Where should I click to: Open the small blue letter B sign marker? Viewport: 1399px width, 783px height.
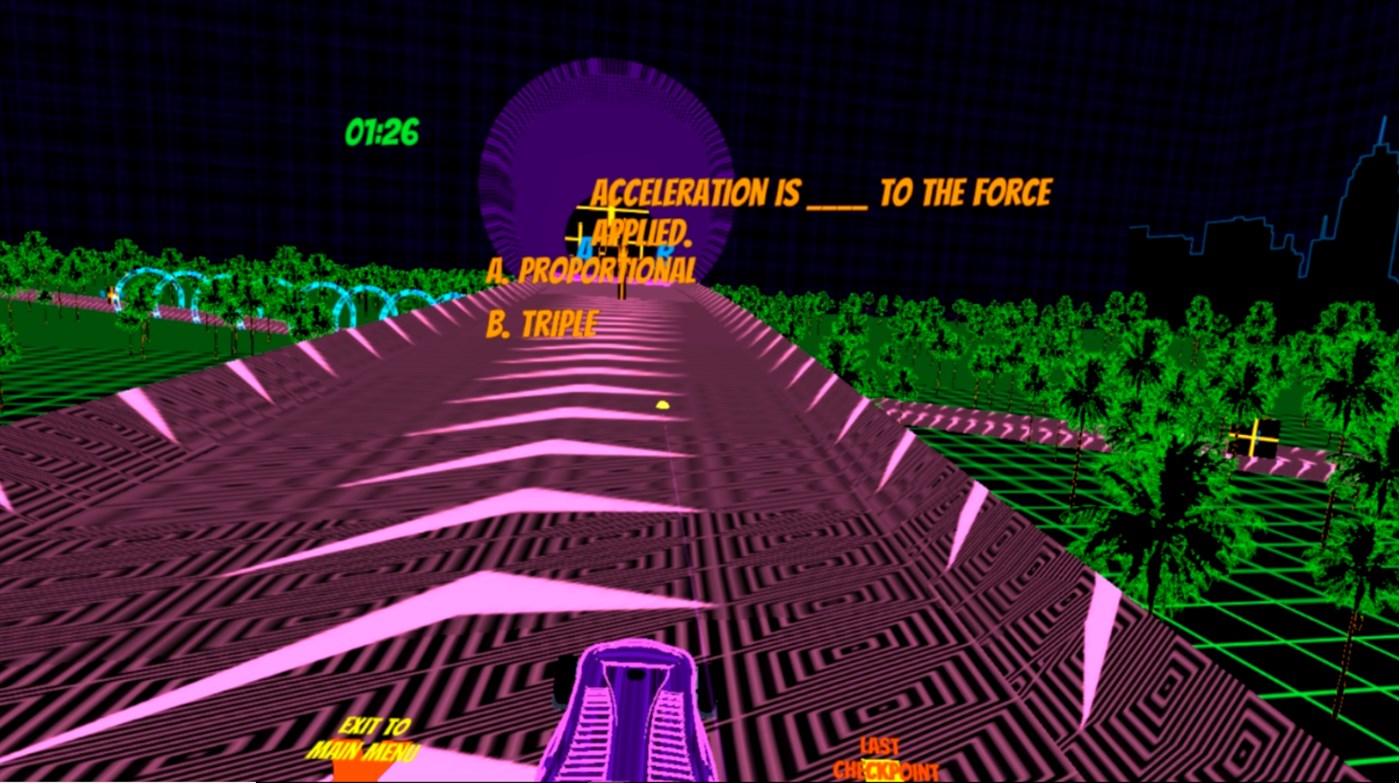coord(666,252)
